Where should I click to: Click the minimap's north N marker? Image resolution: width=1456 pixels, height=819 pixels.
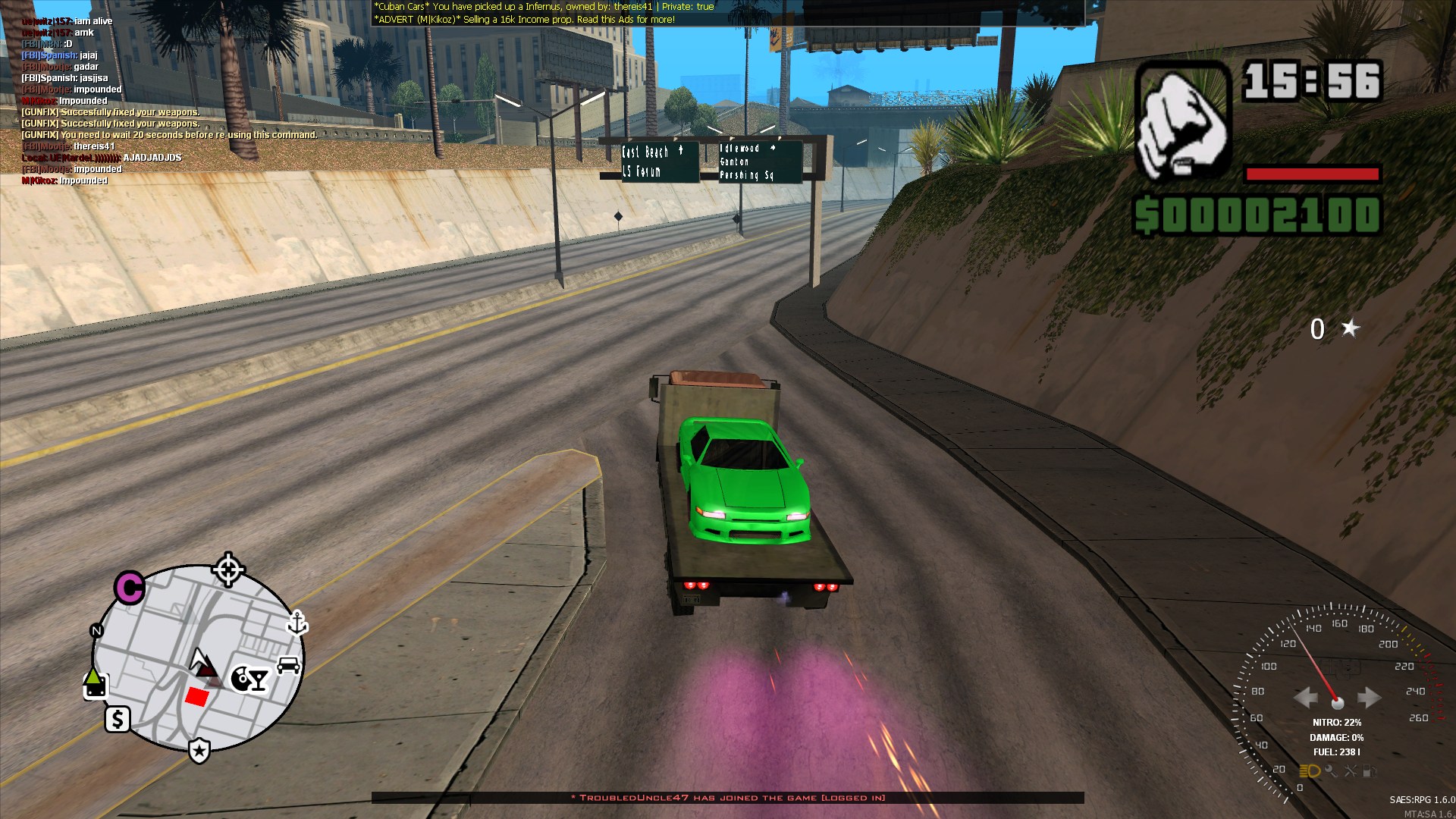click(96, 631)
